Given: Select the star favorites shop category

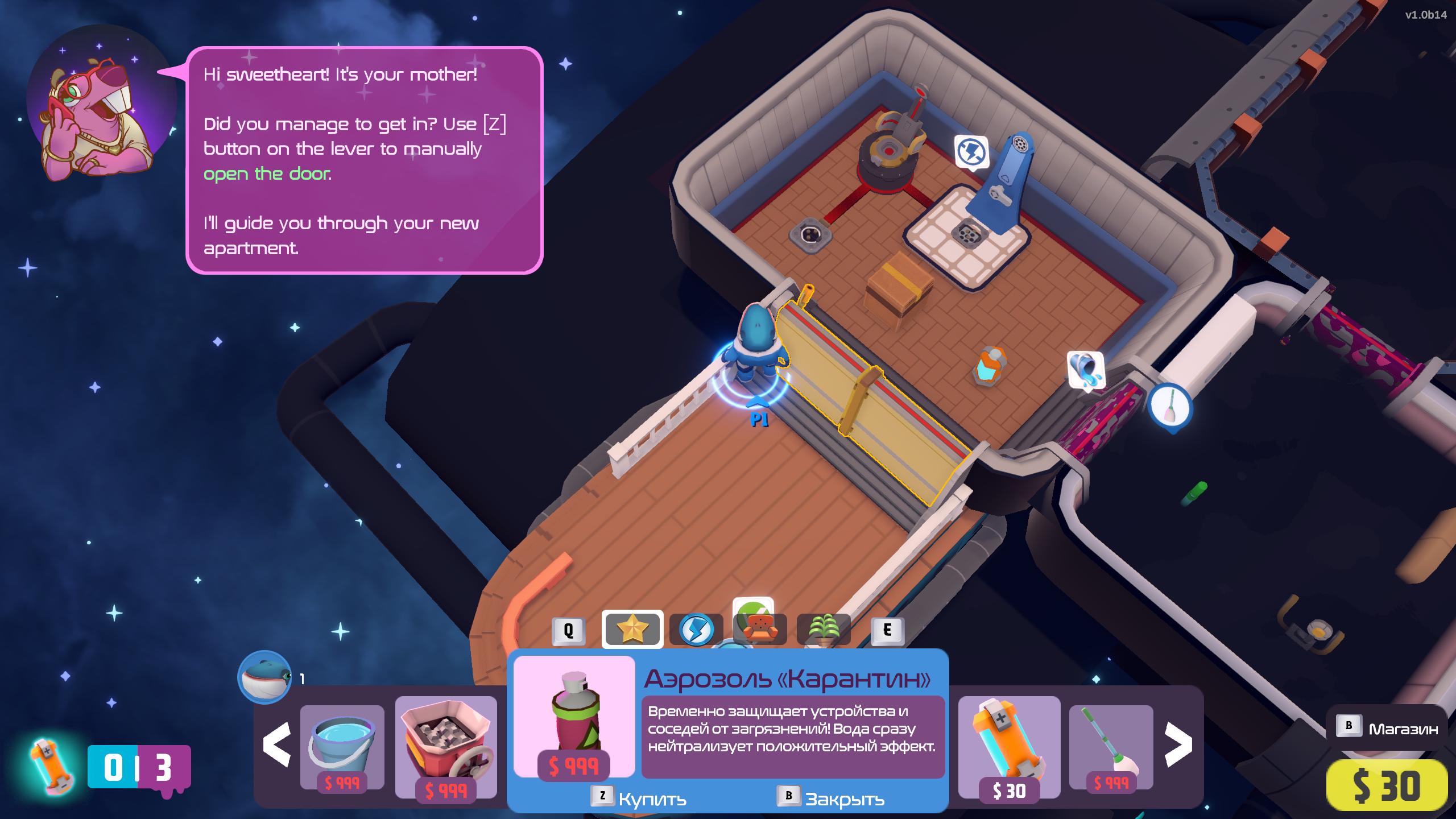Looking at the screenshot, I should pyautogui.click(x=632, y=629).
